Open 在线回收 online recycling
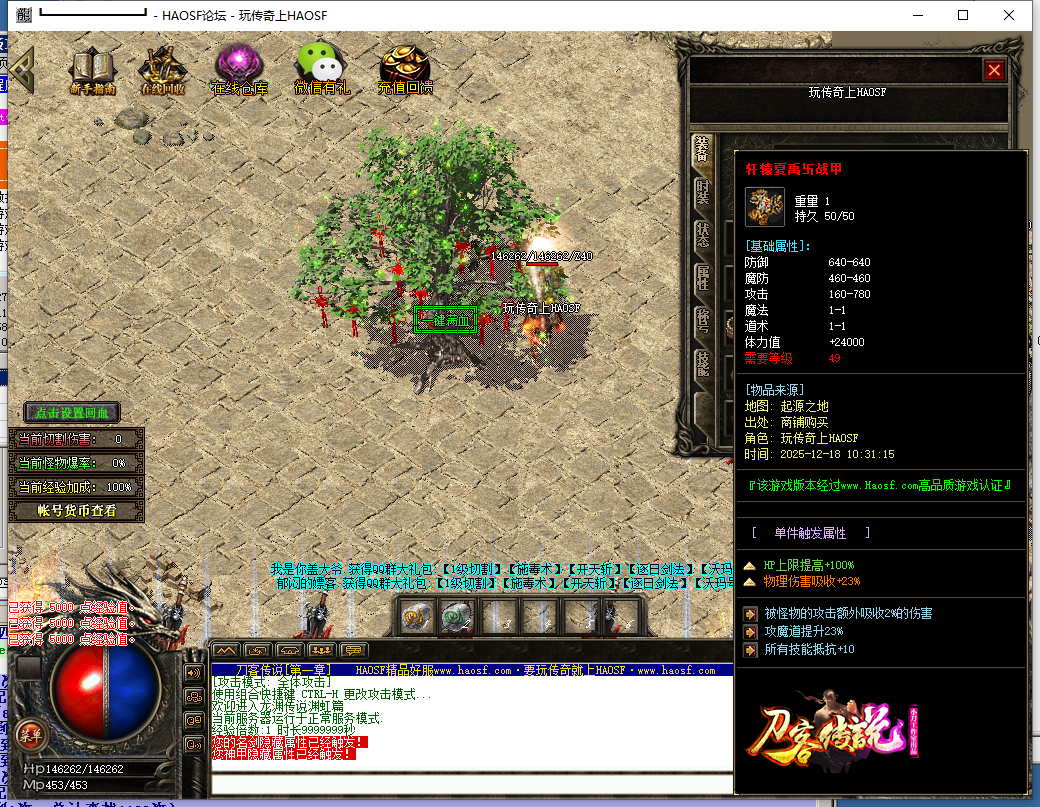 click(162, 70)
